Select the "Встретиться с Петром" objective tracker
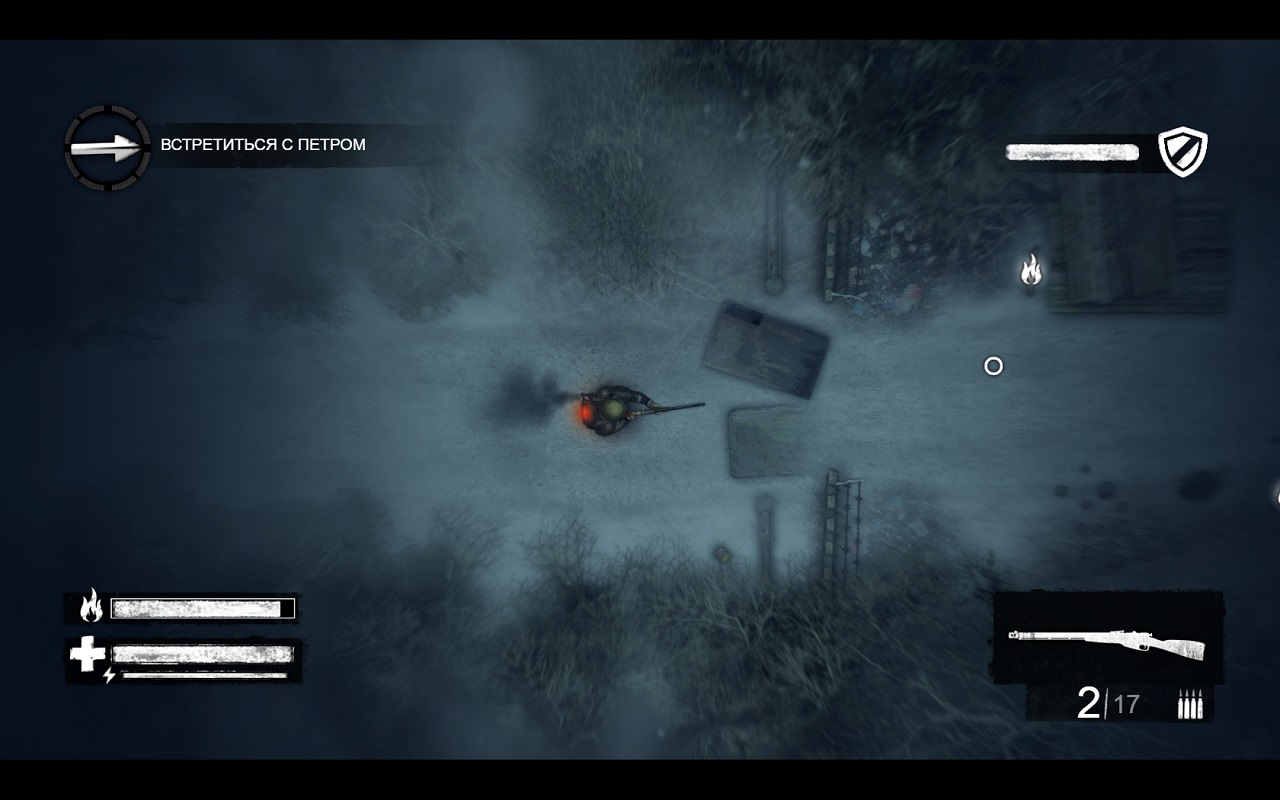The image size is (1280, 800). (x=263, y=145)
